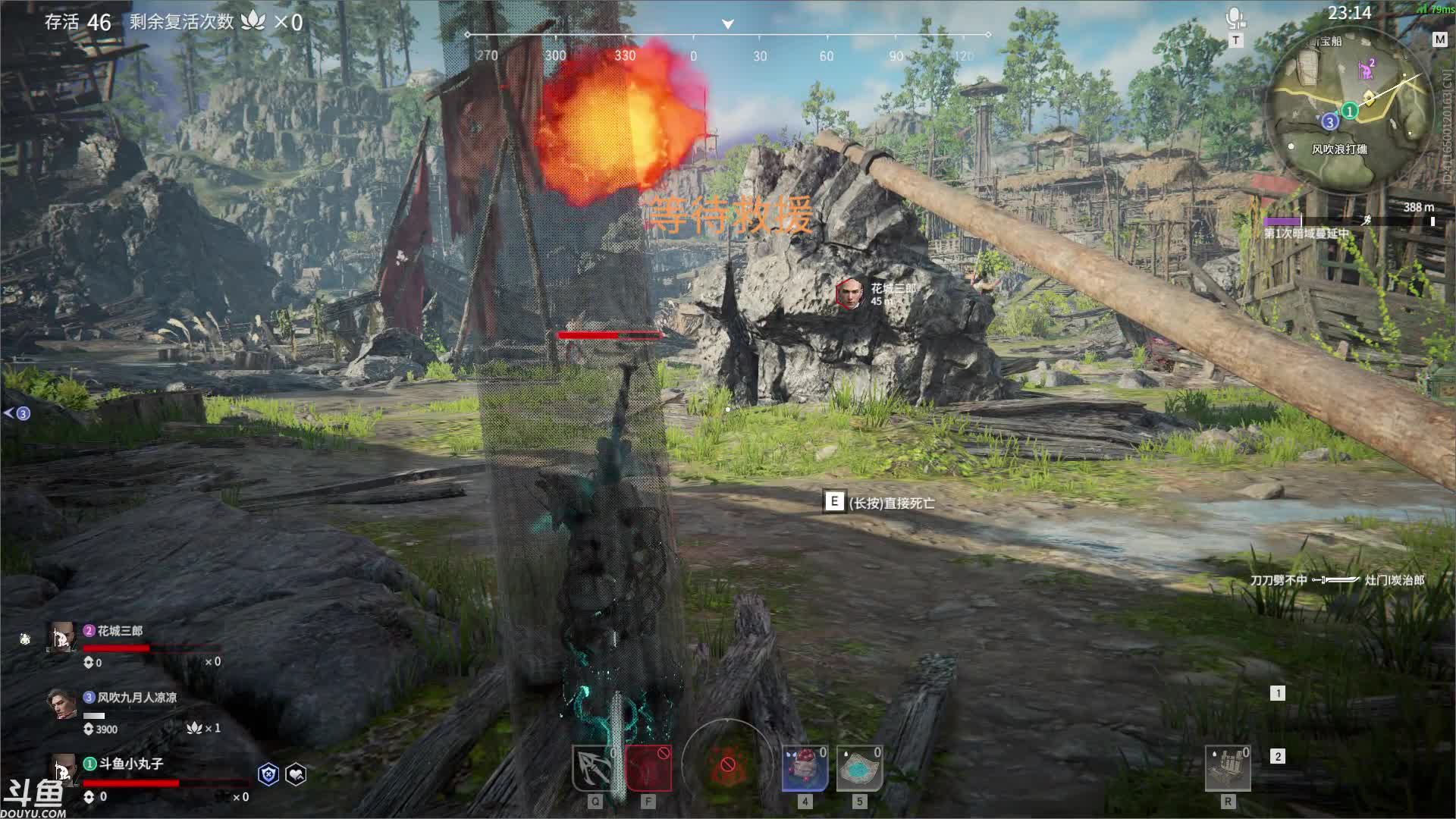The height and width of the screenshot is (819, 1456).
Task: Select own player 斗鱼小丸子 portrait
Action: click(64, 770)
